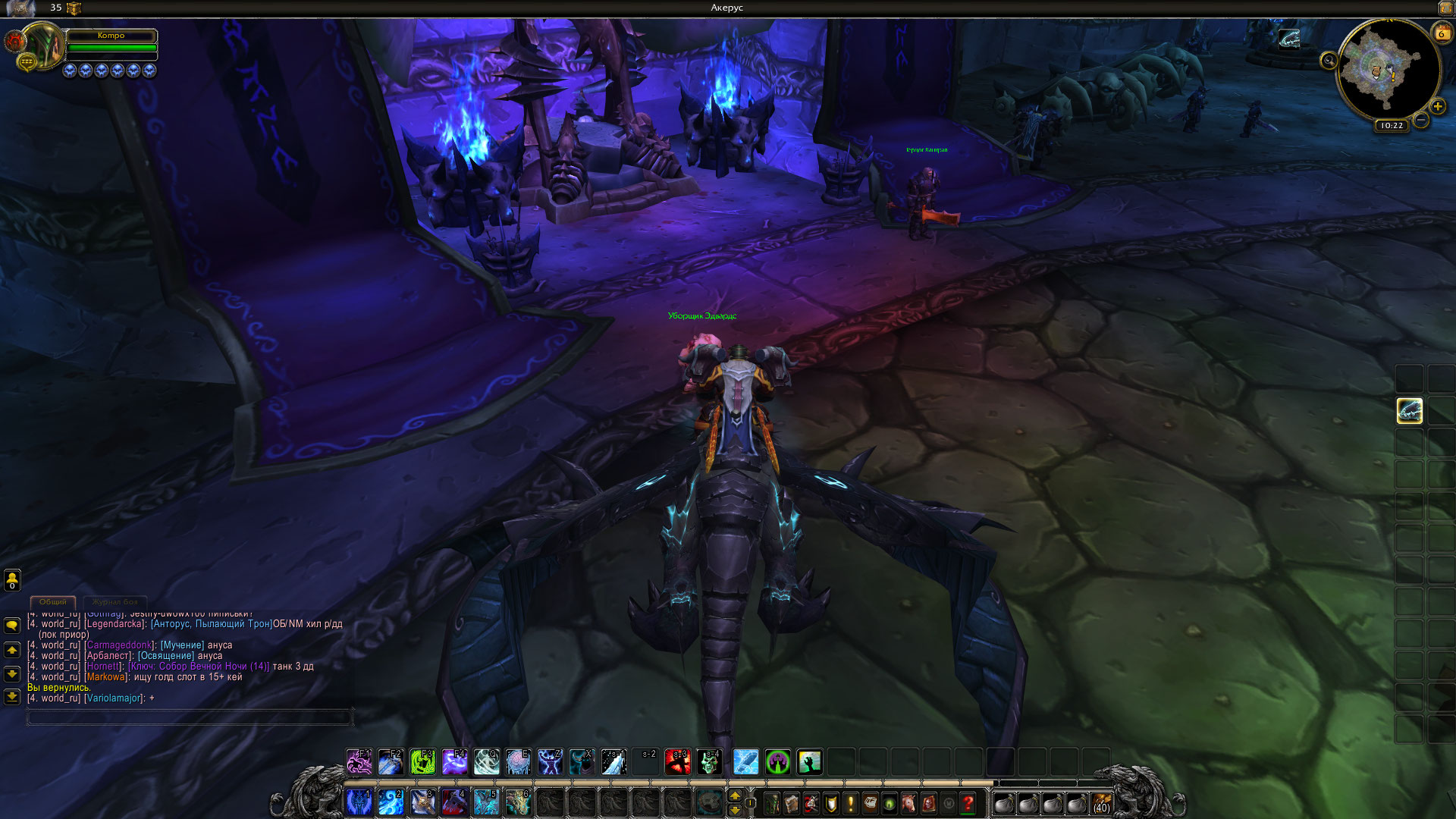Activate the green skull ability bound to S-4
Screen dimensions: 1456x819
point(710,761)
